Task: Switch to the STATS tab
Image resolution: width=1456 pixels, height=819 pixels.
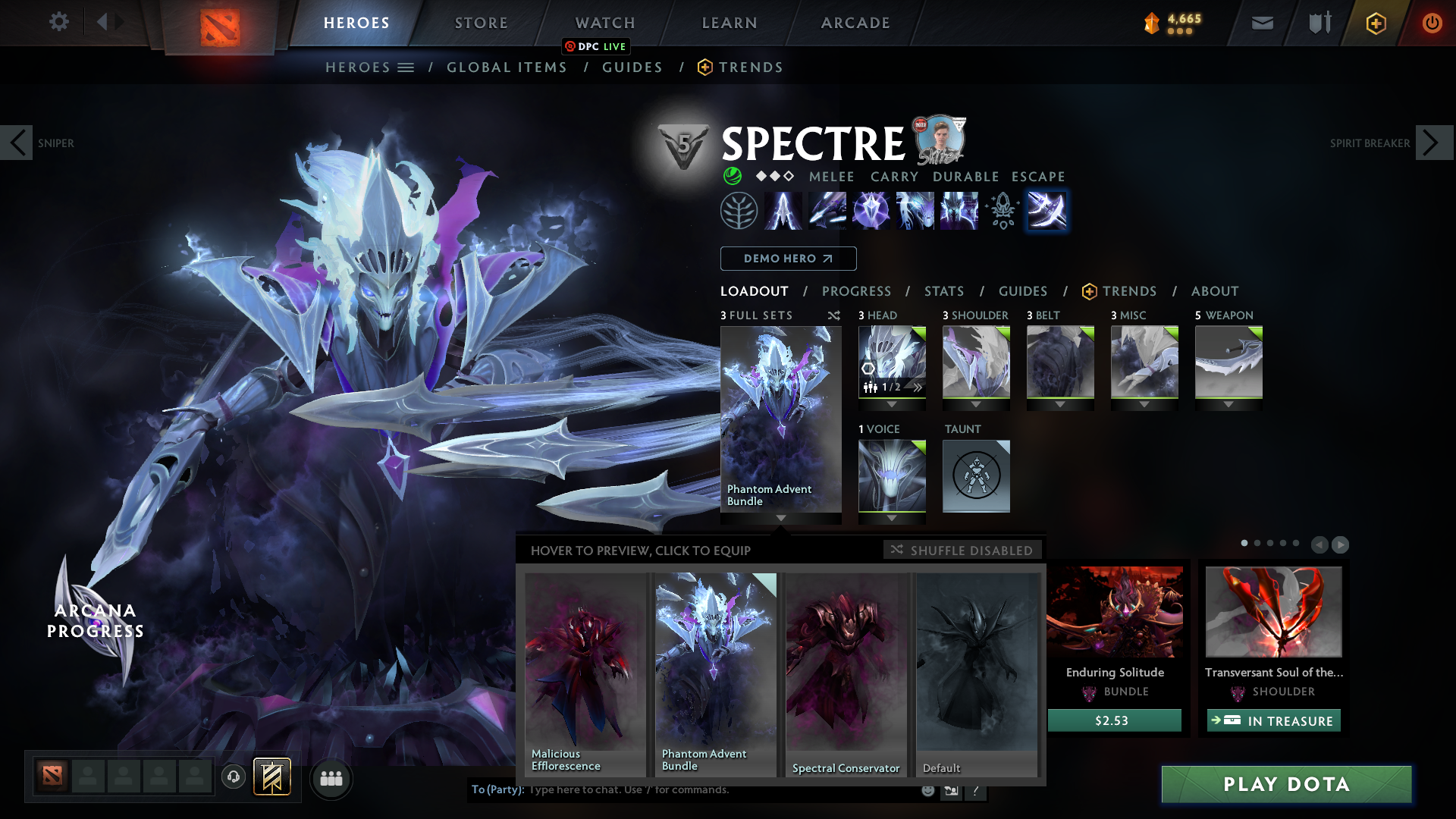Action: (x=943, y=291)
